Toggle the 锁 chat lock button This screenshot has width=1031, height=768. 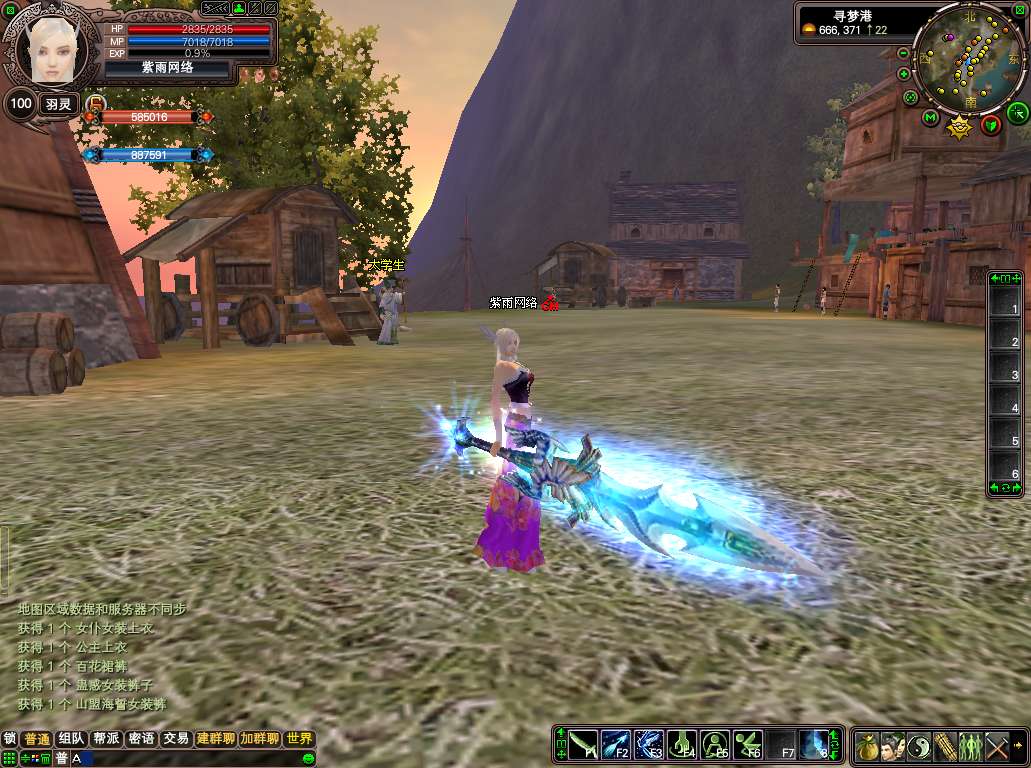tap(10, 739)
